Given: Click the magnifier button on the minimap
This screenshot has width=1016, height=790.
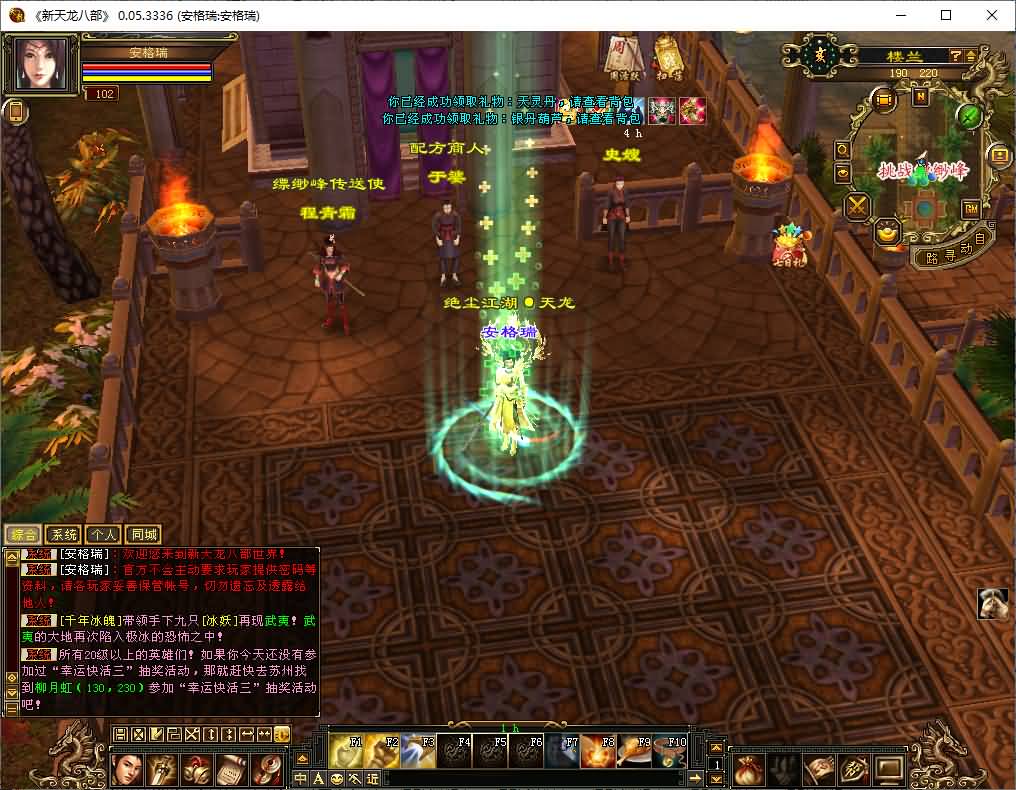Looking at the screenshot, I should (843, 150).
